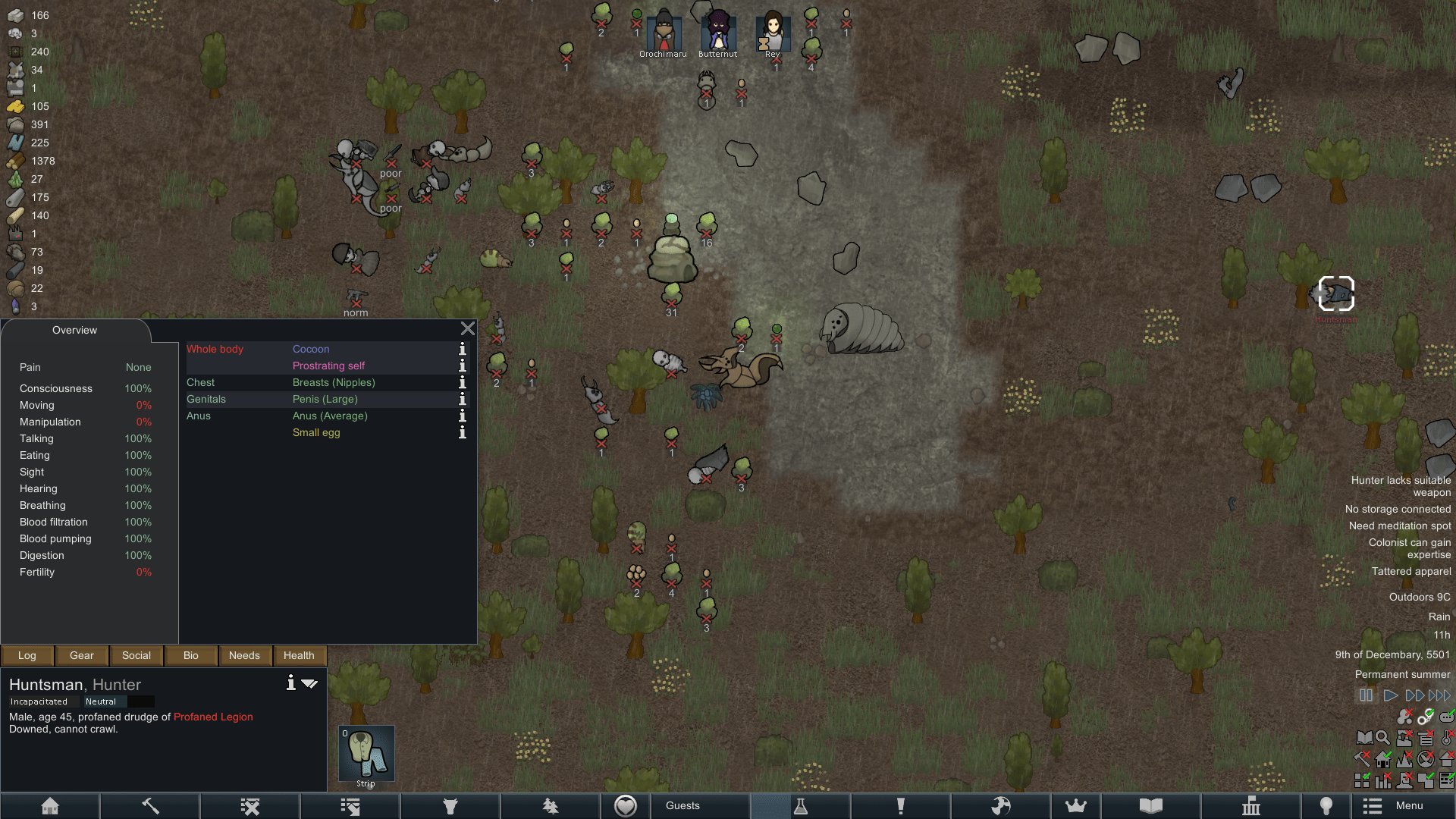Viewport: 1456px width, 819px height.
Task: Set game speed to fastest triple arrows
Action: (1439, 695)
